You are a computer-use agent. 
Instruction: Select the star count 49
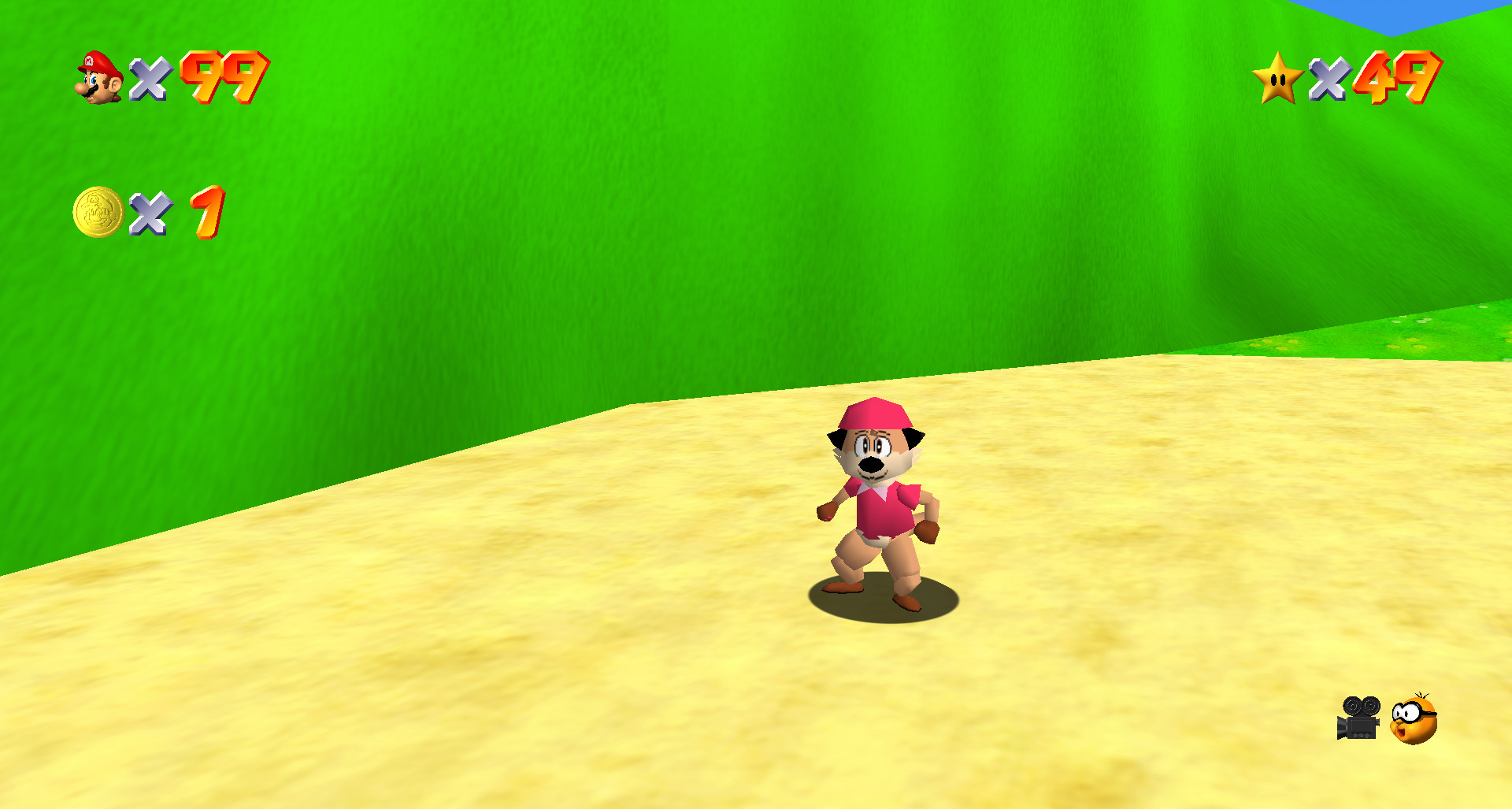tap(1398, 80)
